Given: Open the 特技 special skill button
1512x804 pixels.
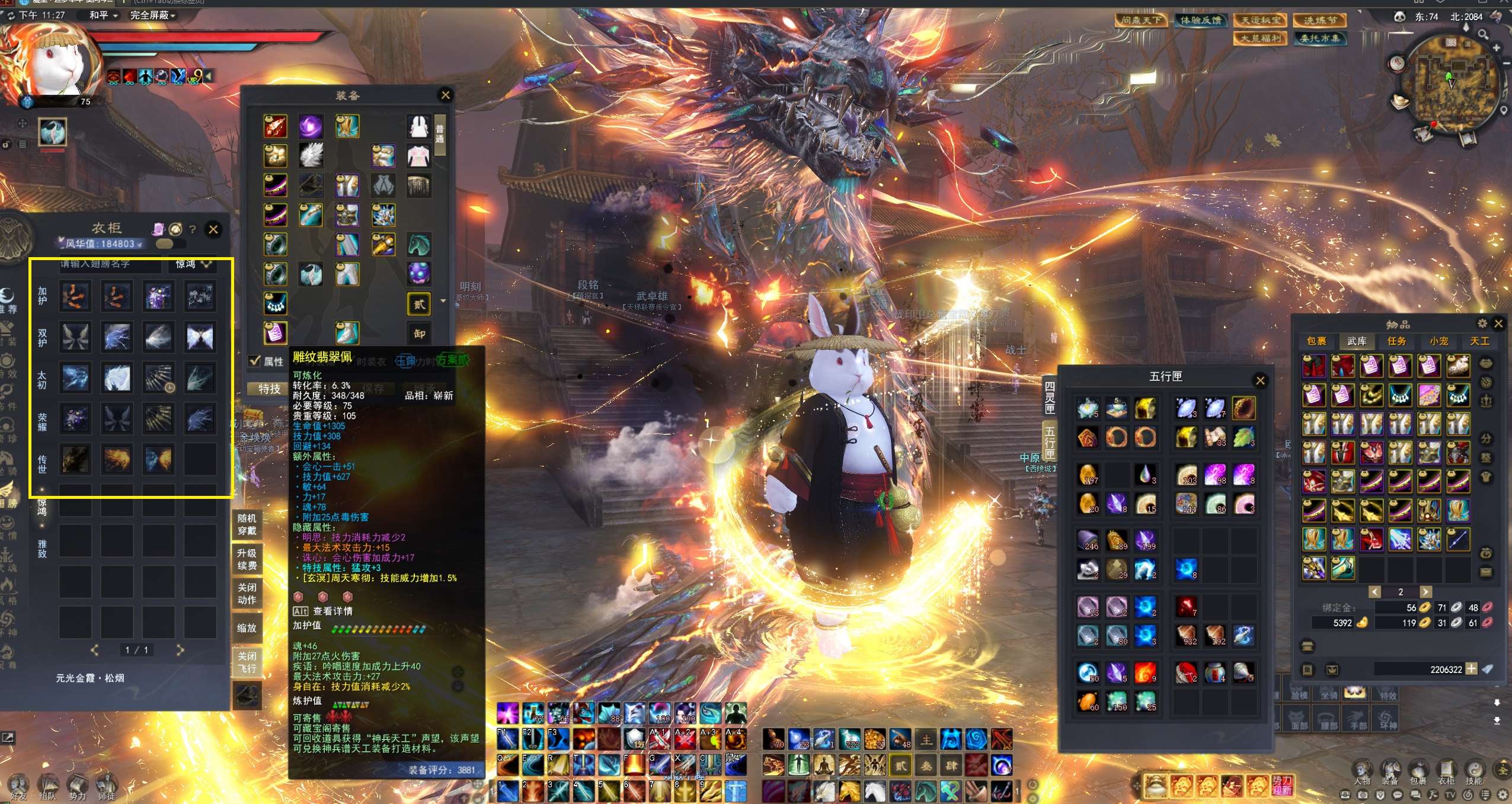Looking at the screenshot, I should 269,389.
